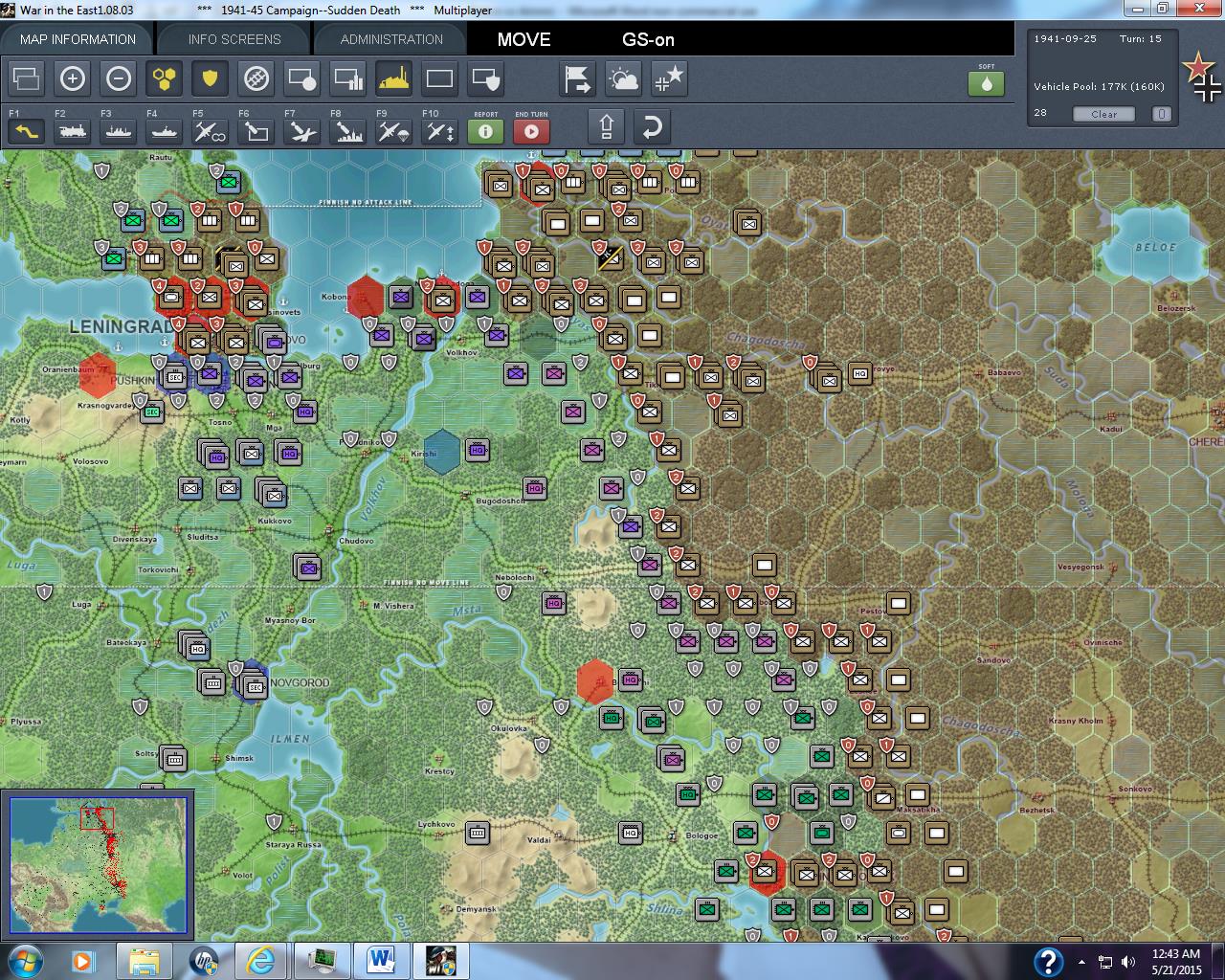
Task: Click the victory star toolbar icon
Action: (x=669, y=79)
